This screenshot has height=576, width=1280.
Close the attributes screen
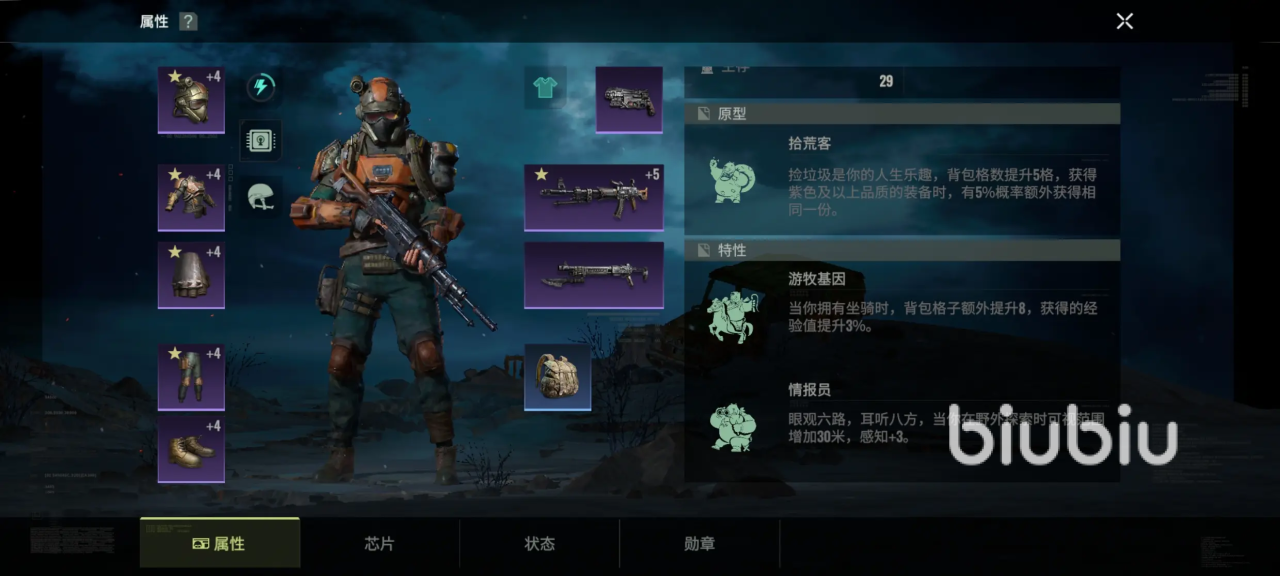pyautogui.click(x=1124, y=21)
